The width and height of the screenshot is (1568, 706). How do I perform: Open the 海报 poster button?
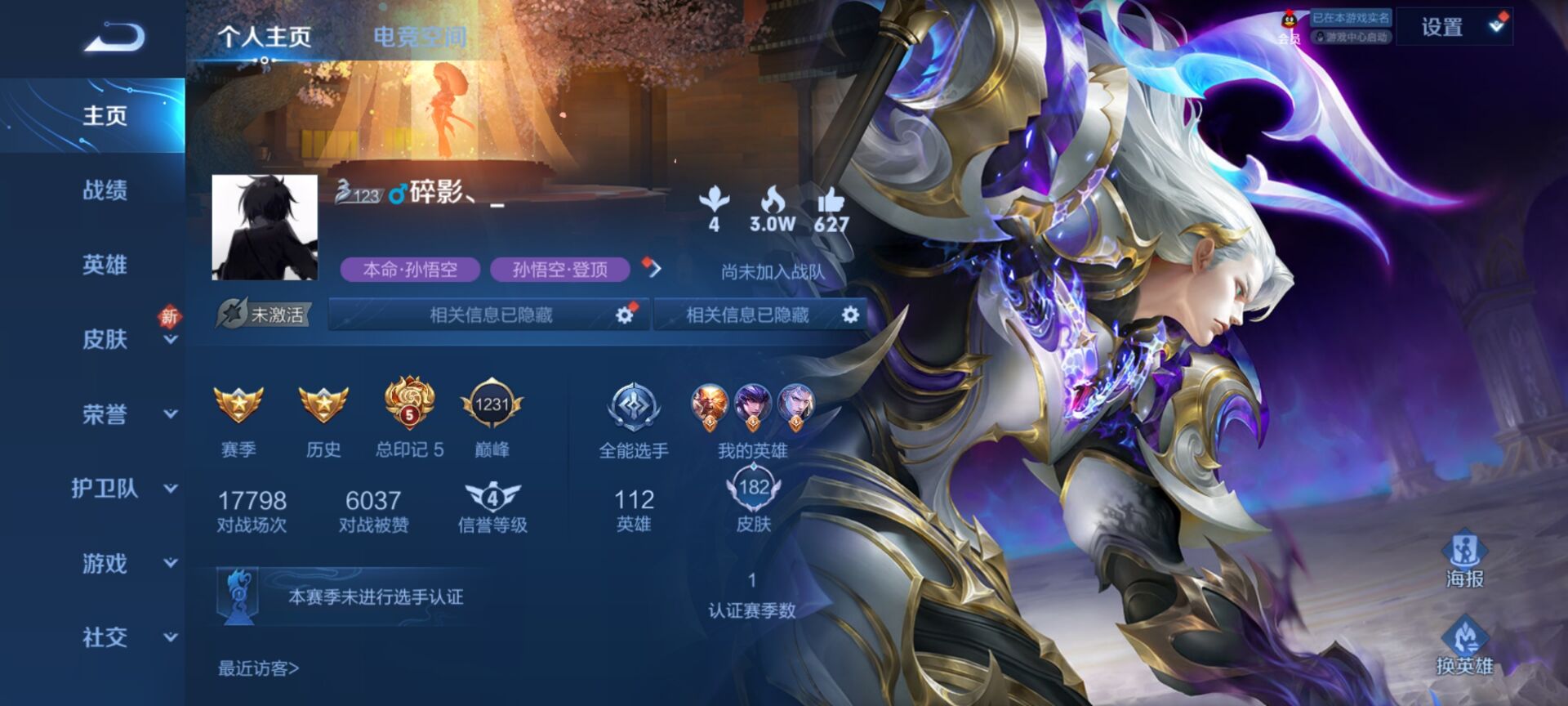[1464, 558]
